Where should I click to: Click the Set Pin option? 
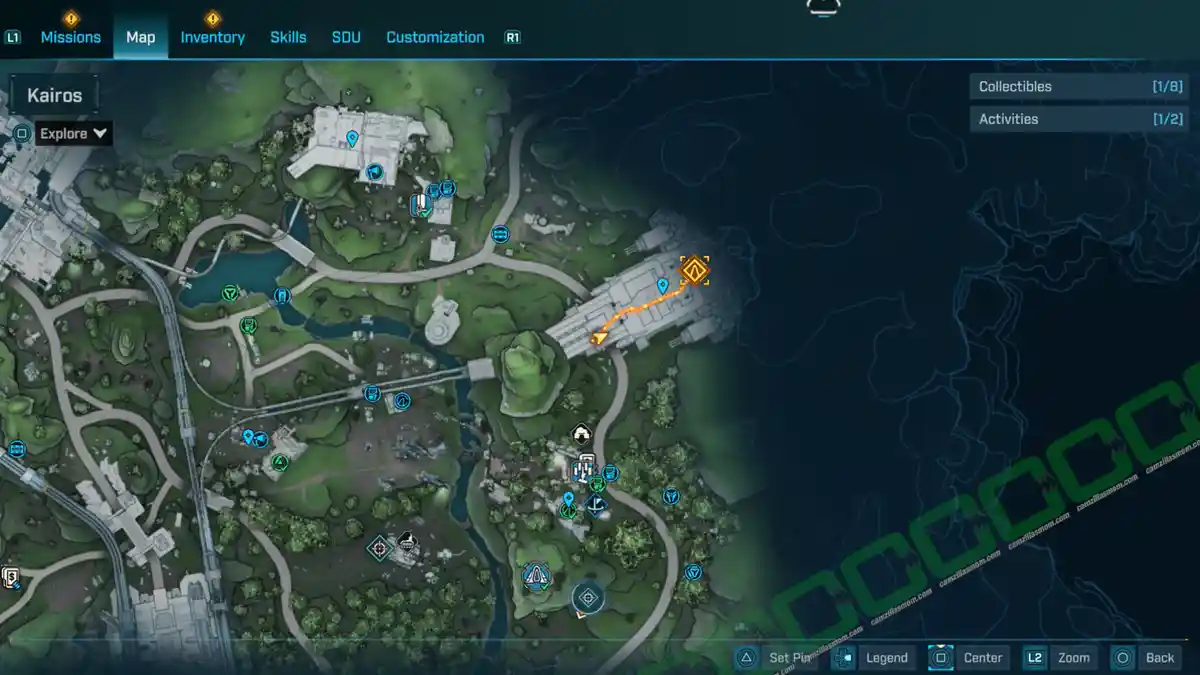776,657
